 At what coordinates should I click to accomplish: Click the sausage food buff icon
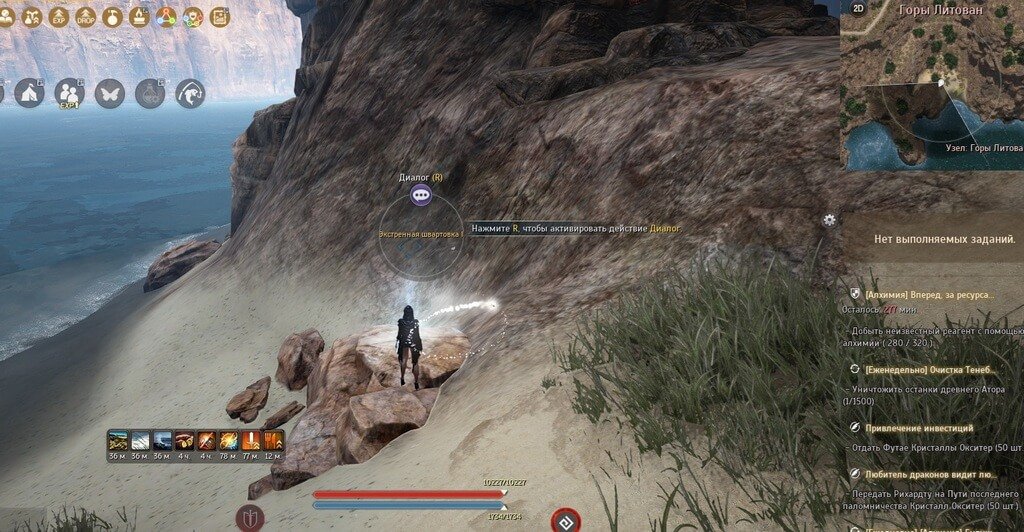tap(184, 440)
